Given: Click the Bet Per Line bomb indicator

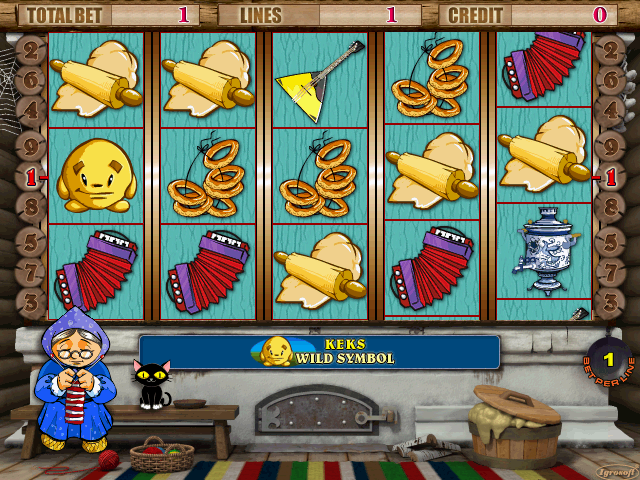Looking at the screenshot, I should click(608, 359).
